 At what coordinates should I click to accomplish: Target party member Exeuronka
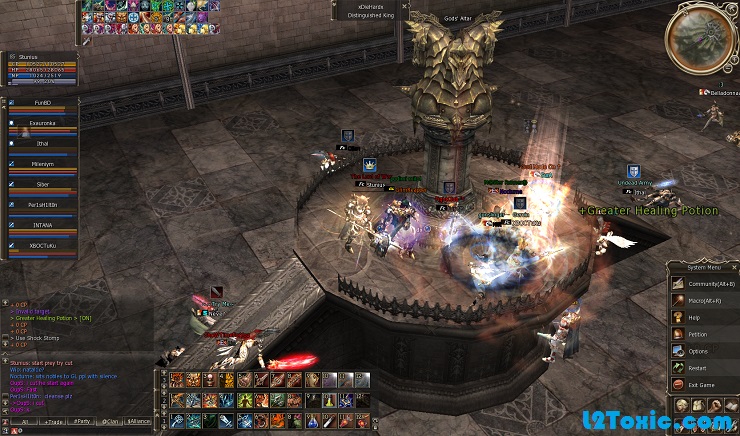tap(42, 124)
